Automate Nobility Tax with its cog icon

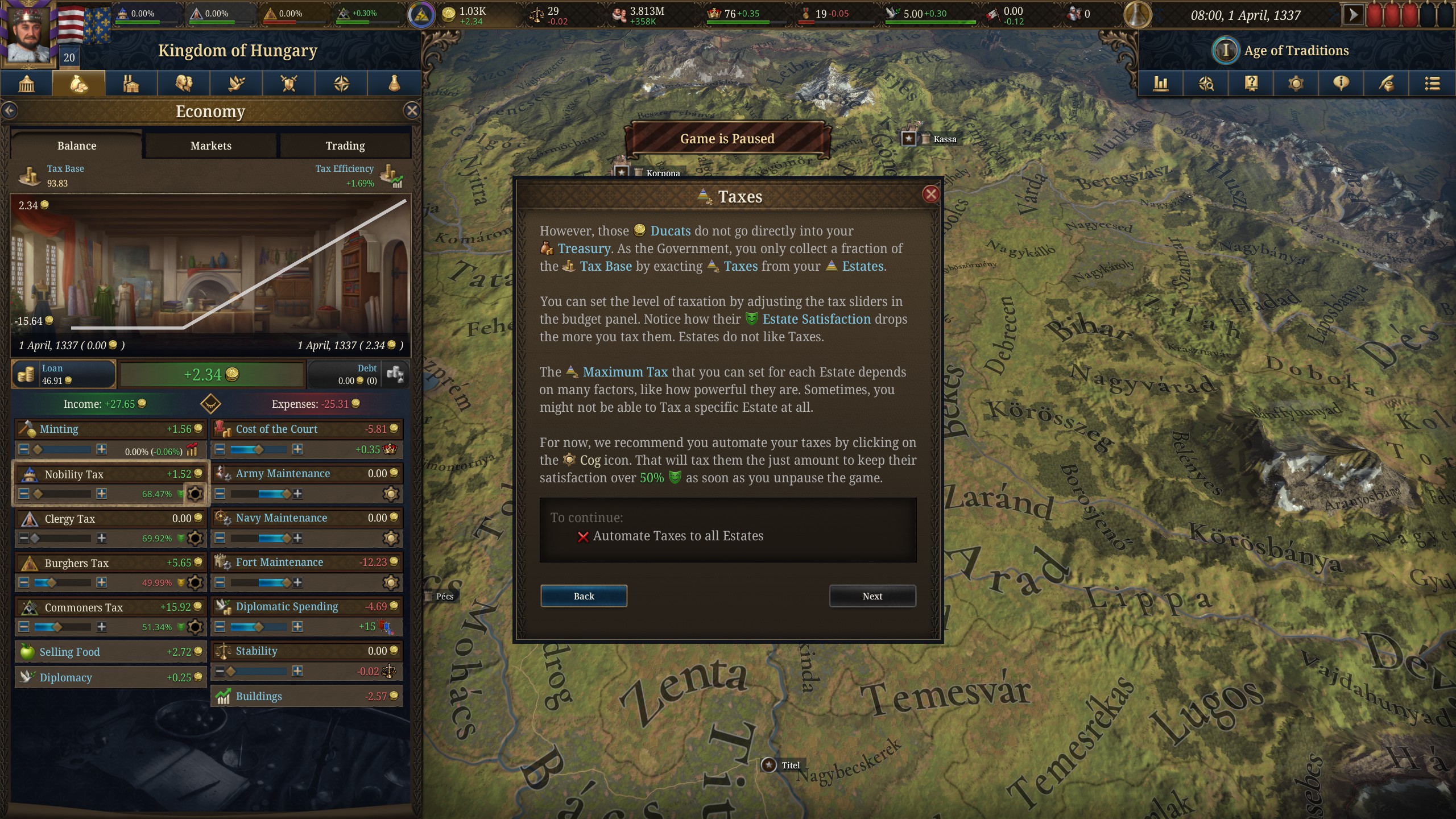point(195,494)
